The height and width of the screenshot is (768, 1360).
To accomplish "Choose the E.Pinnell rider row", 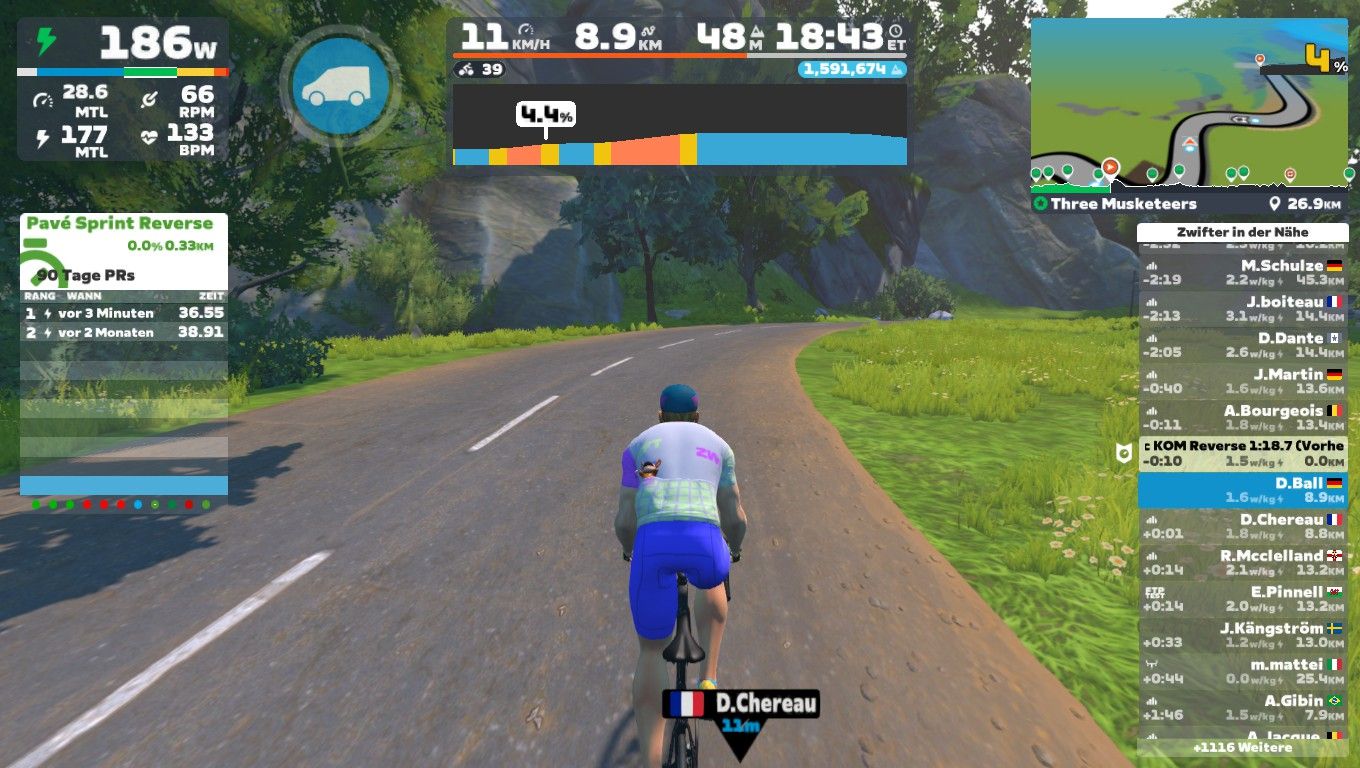I will [1242, 598].
